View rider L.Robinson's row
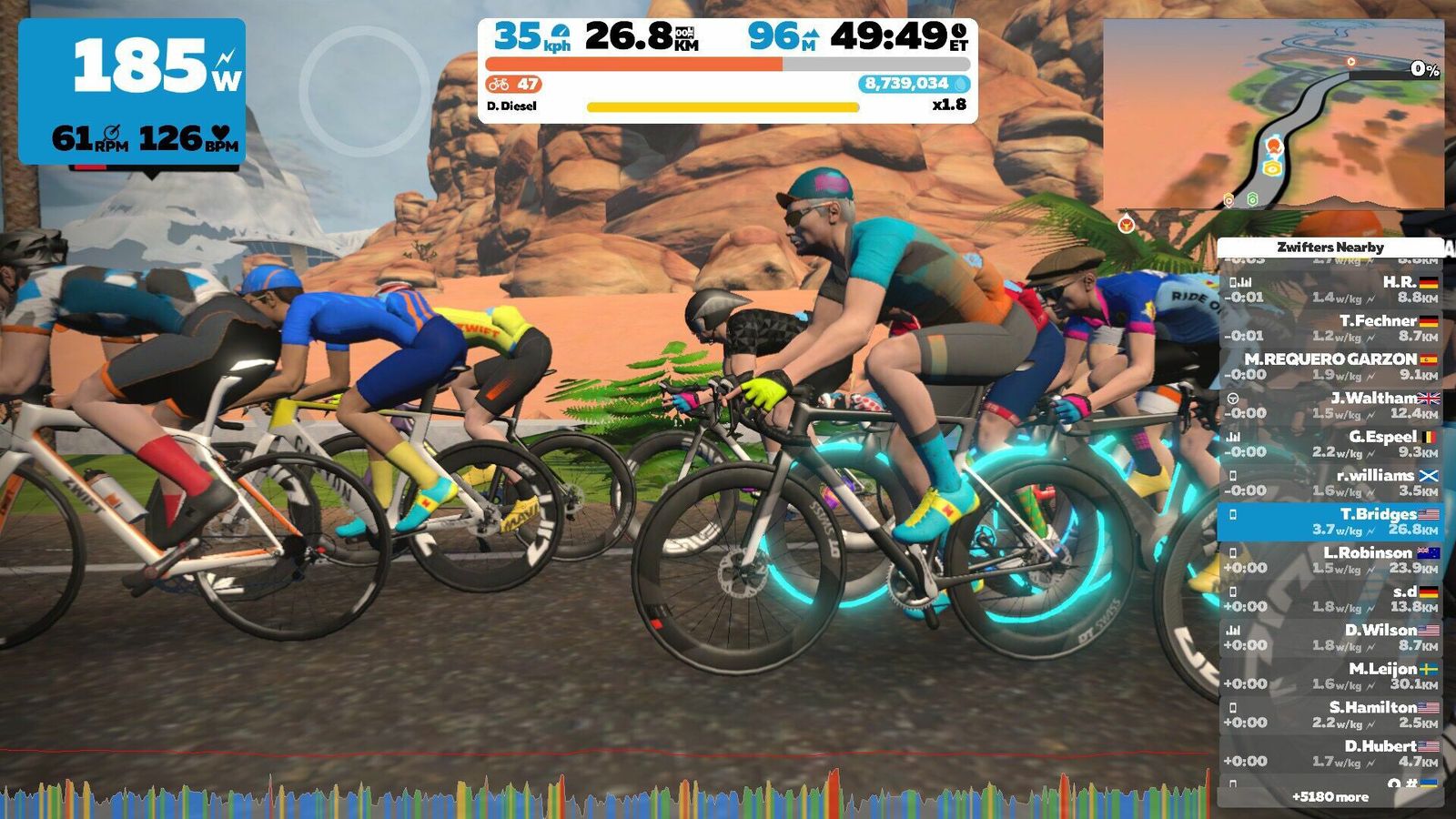 (x=1330, y=560)
